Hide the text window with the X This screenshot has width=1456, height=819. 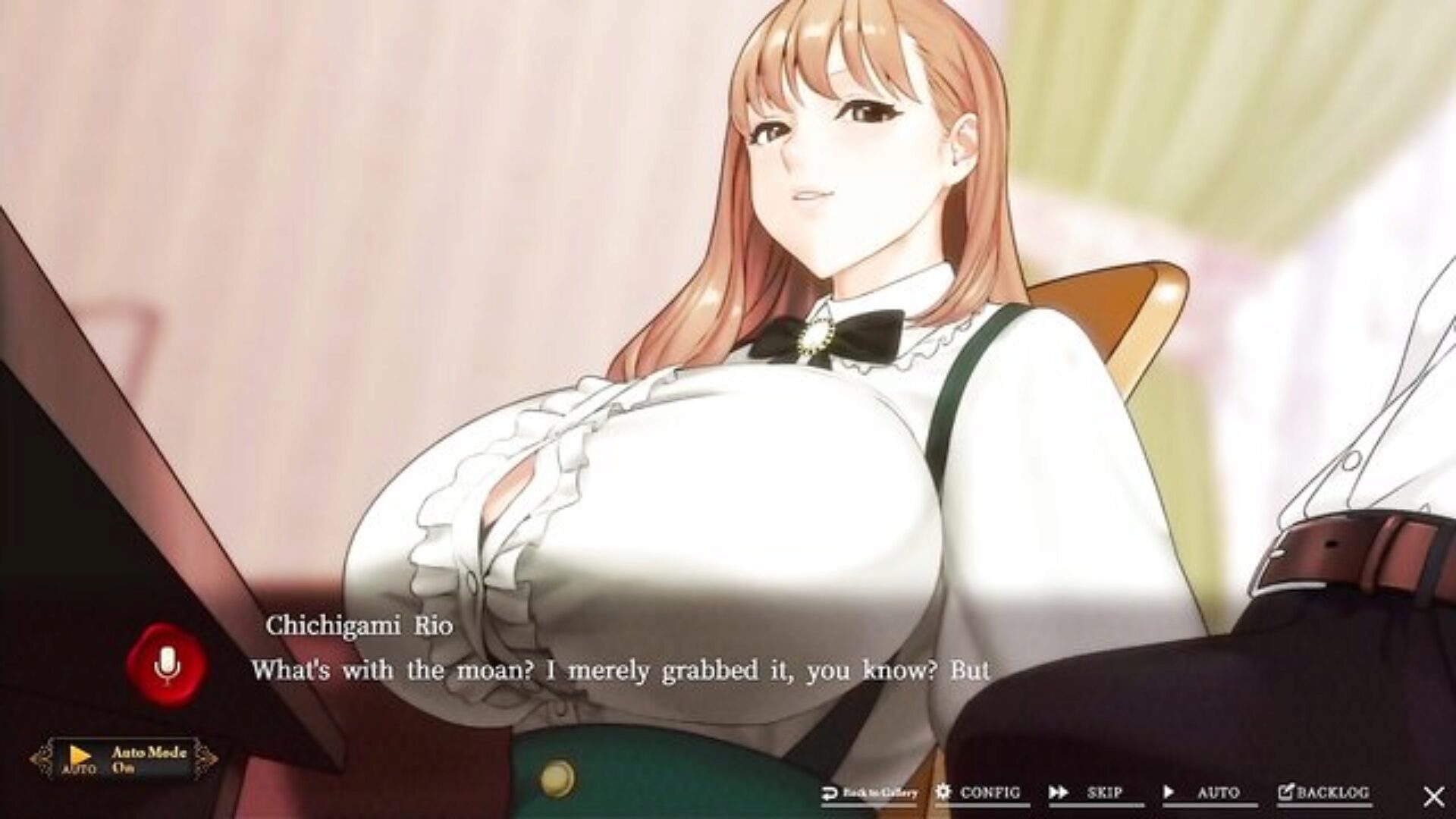[x=1433, y=795]
